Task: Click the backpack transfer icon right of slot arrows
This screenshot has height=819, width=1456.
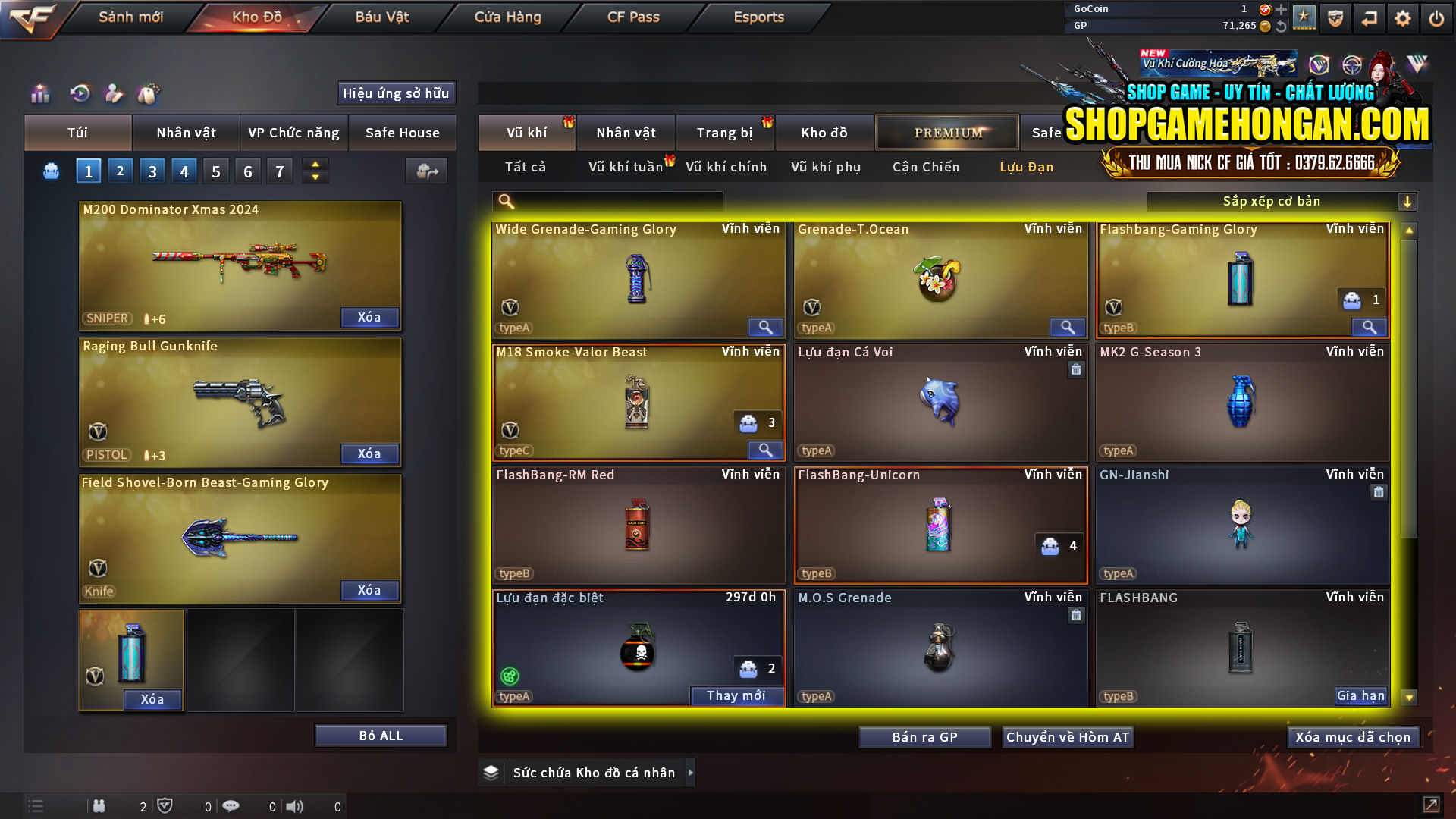Action: coord(426,171)
